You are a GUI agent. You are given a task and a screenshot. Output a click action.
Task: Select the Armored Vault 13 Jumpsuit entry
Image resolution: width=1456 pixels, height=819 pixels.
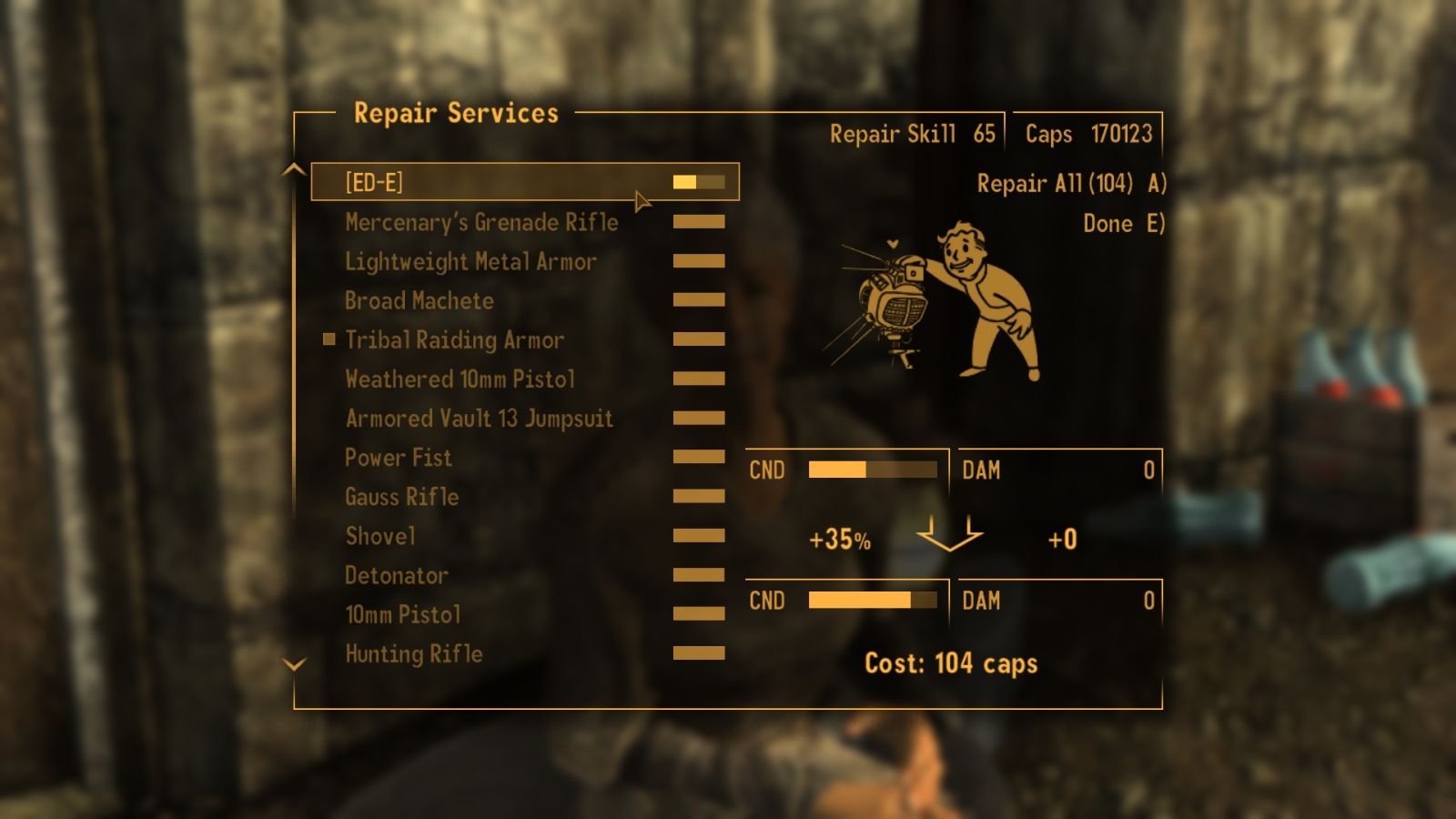[x=478, y=418]
